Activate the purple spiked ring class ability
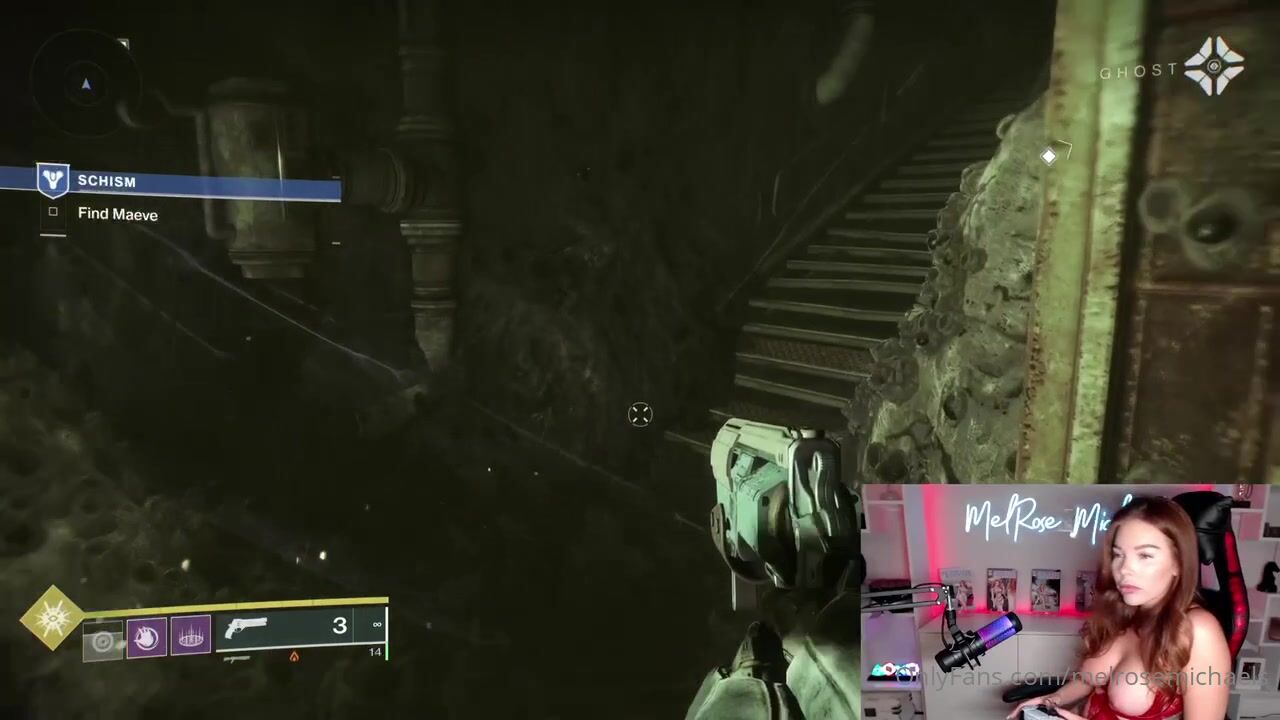 tap(191, 635)
